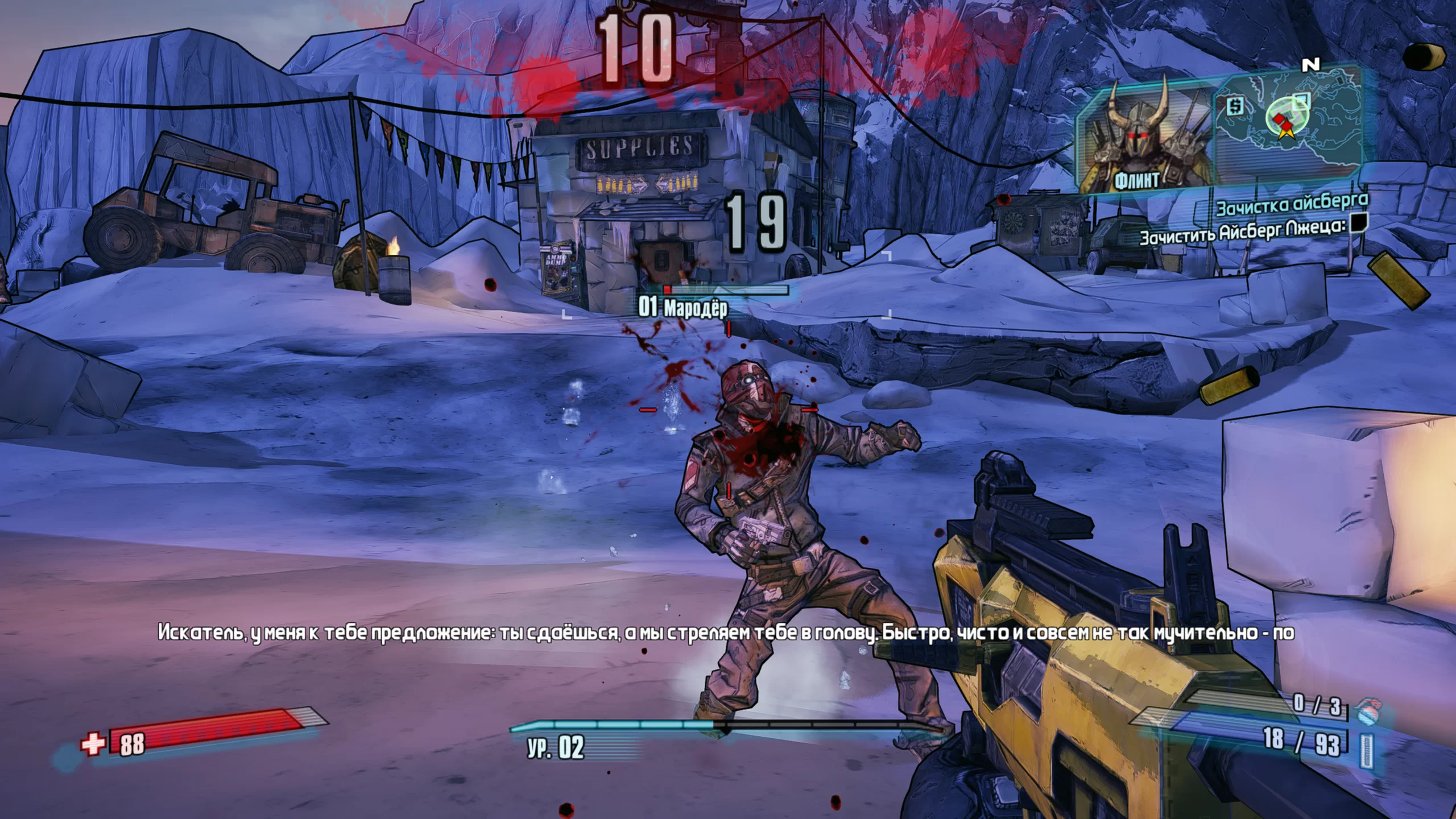Open the Зачистка айсберга quest tracker

click(1291, 204)
